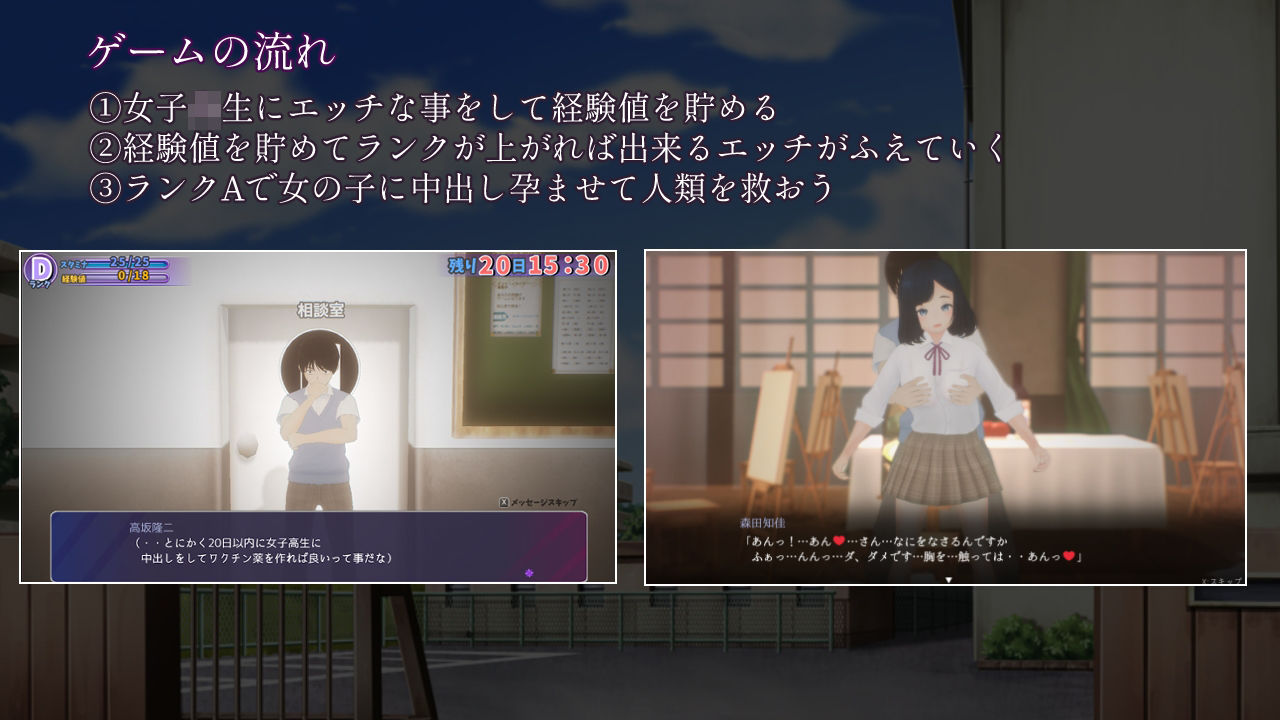This screenshot has height=720, width=1280.
Task: Click the clock display showing 15:30
Action: [570, 264]
